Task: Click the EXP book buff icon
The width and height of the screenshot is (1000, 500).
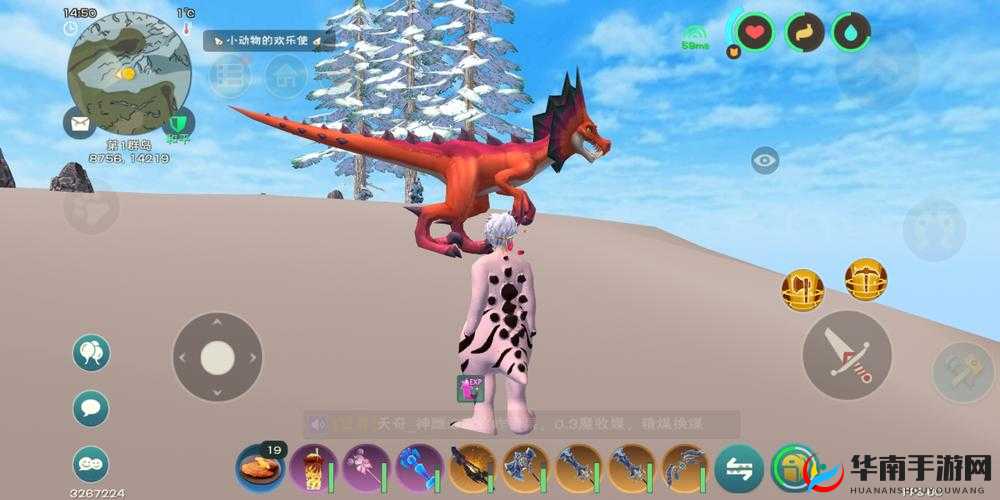Action: [470, 389]
